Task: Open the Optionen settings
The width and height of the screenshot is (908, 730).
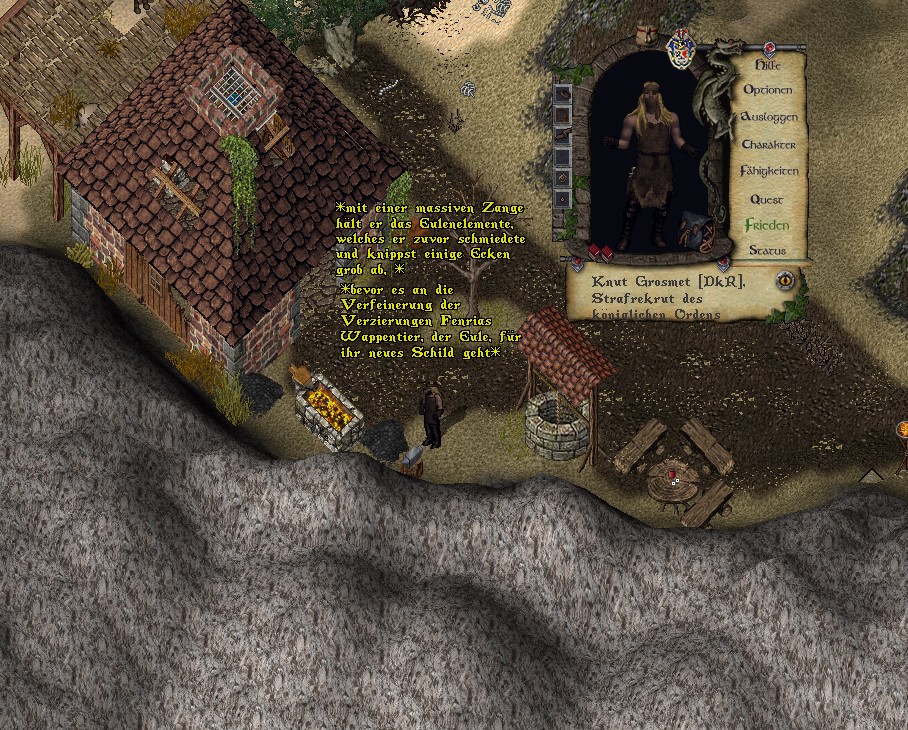Action: (x=768, y=90)
